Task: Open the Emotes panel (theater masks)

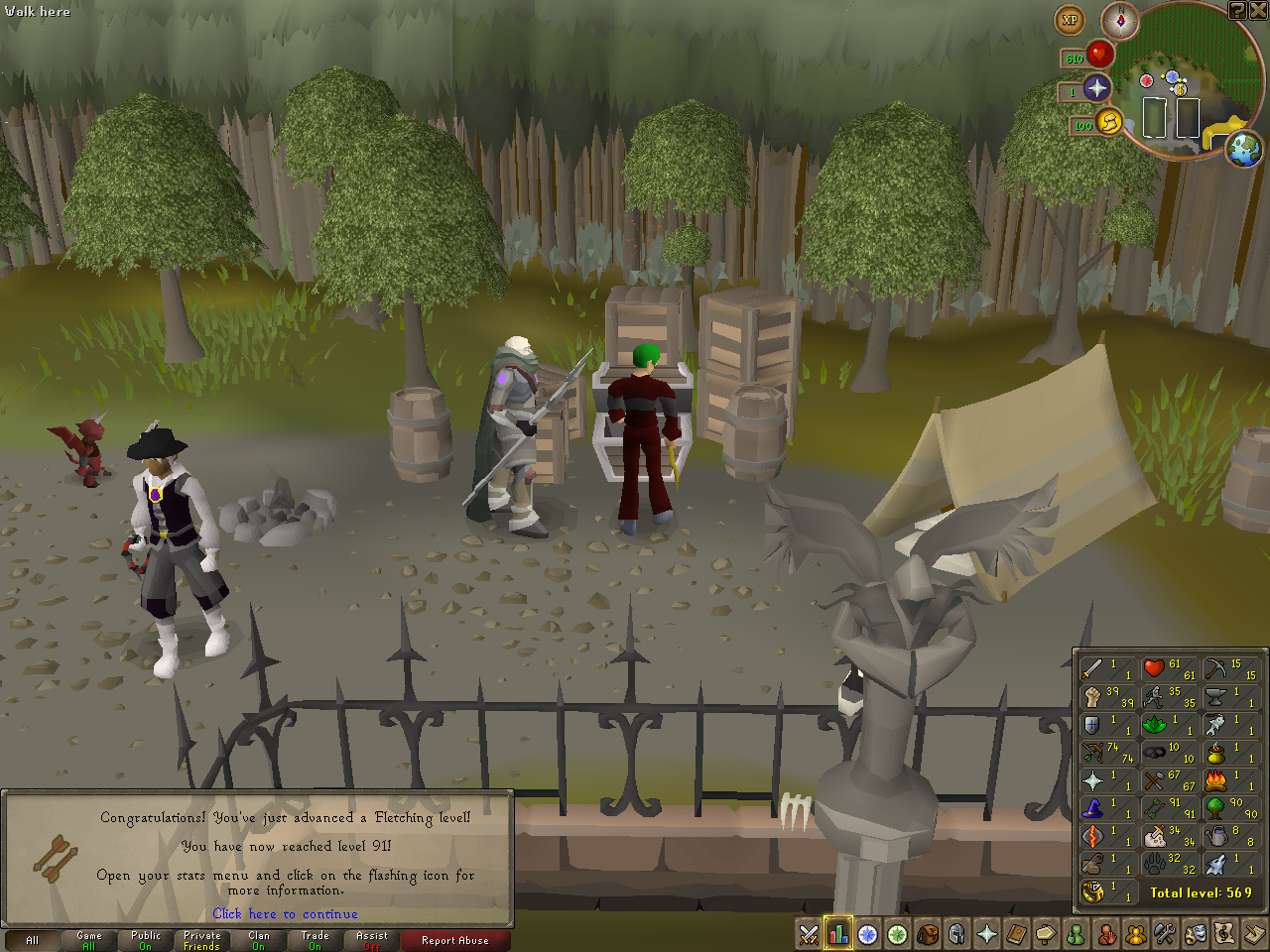Action: coord(1196,934)
